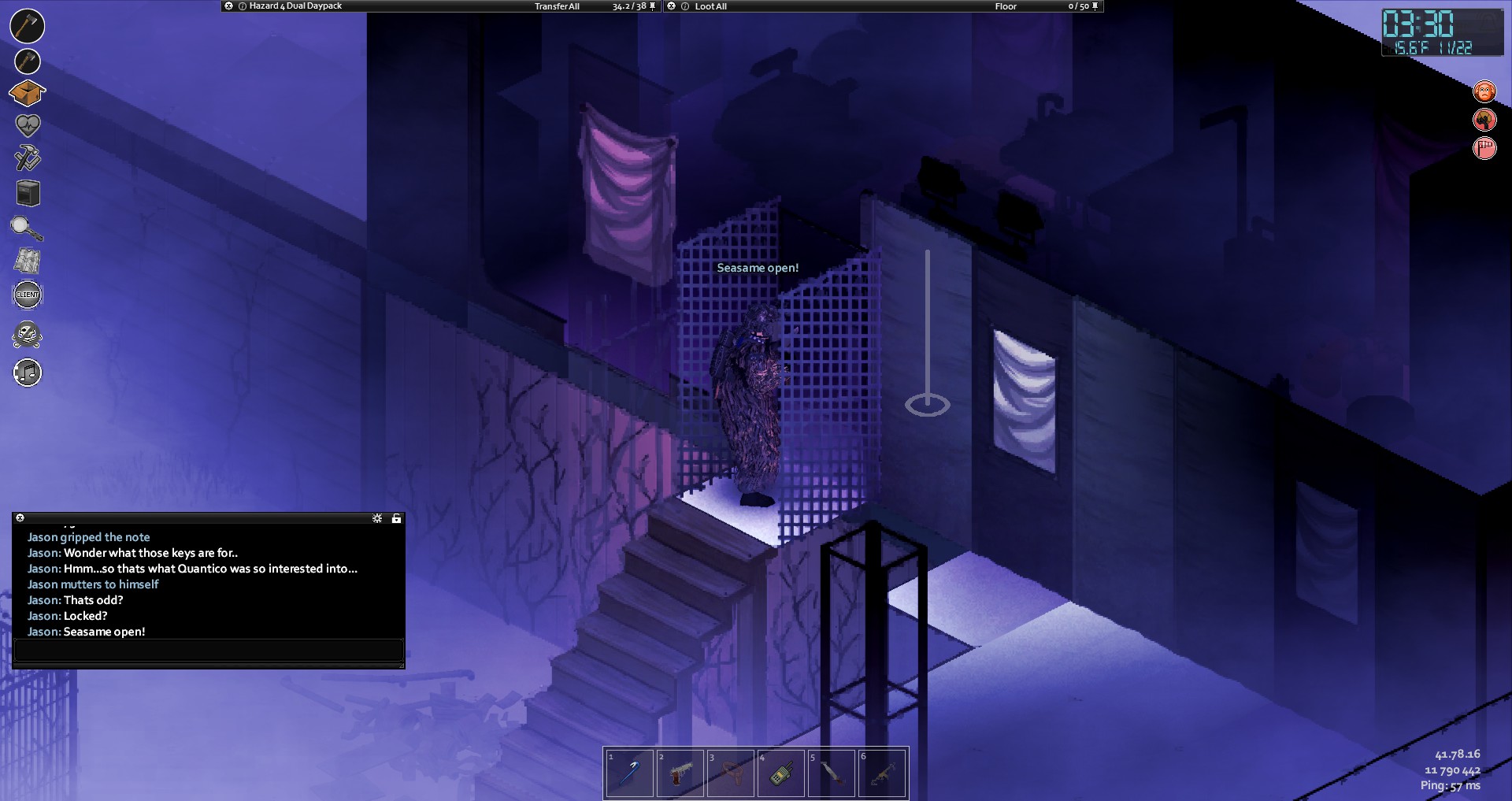The height and width of the screenshot is (801, 1512).
Task: Click the Loot All button
Action: [710, 6]
